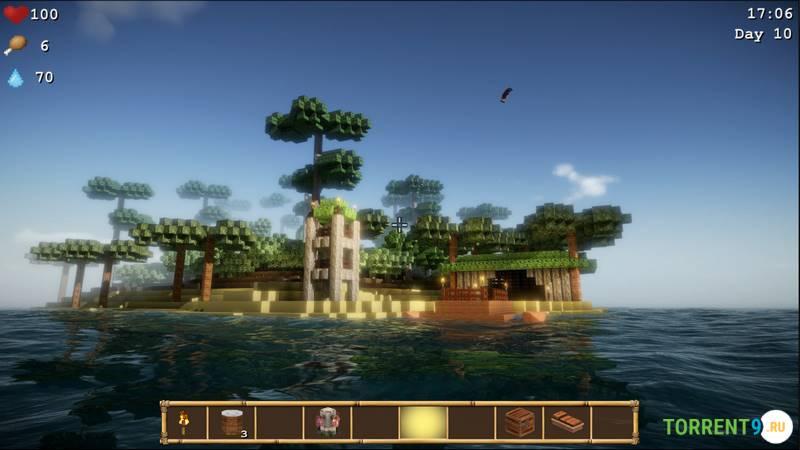Viewport: 800px width, 450px height.
Task: Select the wooden barrel slot with 3
Action: coord(232,423)
